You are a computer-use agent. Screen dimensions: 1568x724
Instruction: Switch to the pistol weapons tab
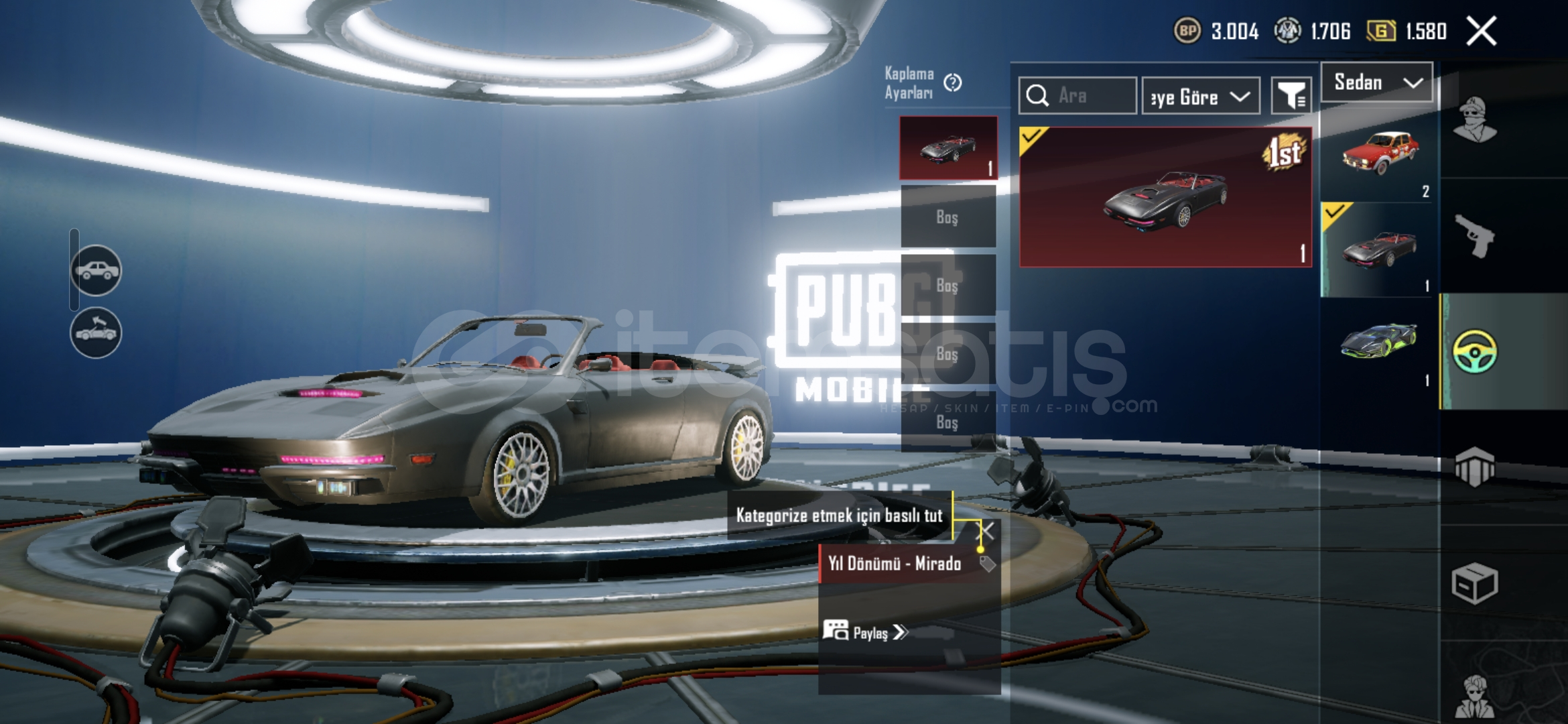(1474, 236)
